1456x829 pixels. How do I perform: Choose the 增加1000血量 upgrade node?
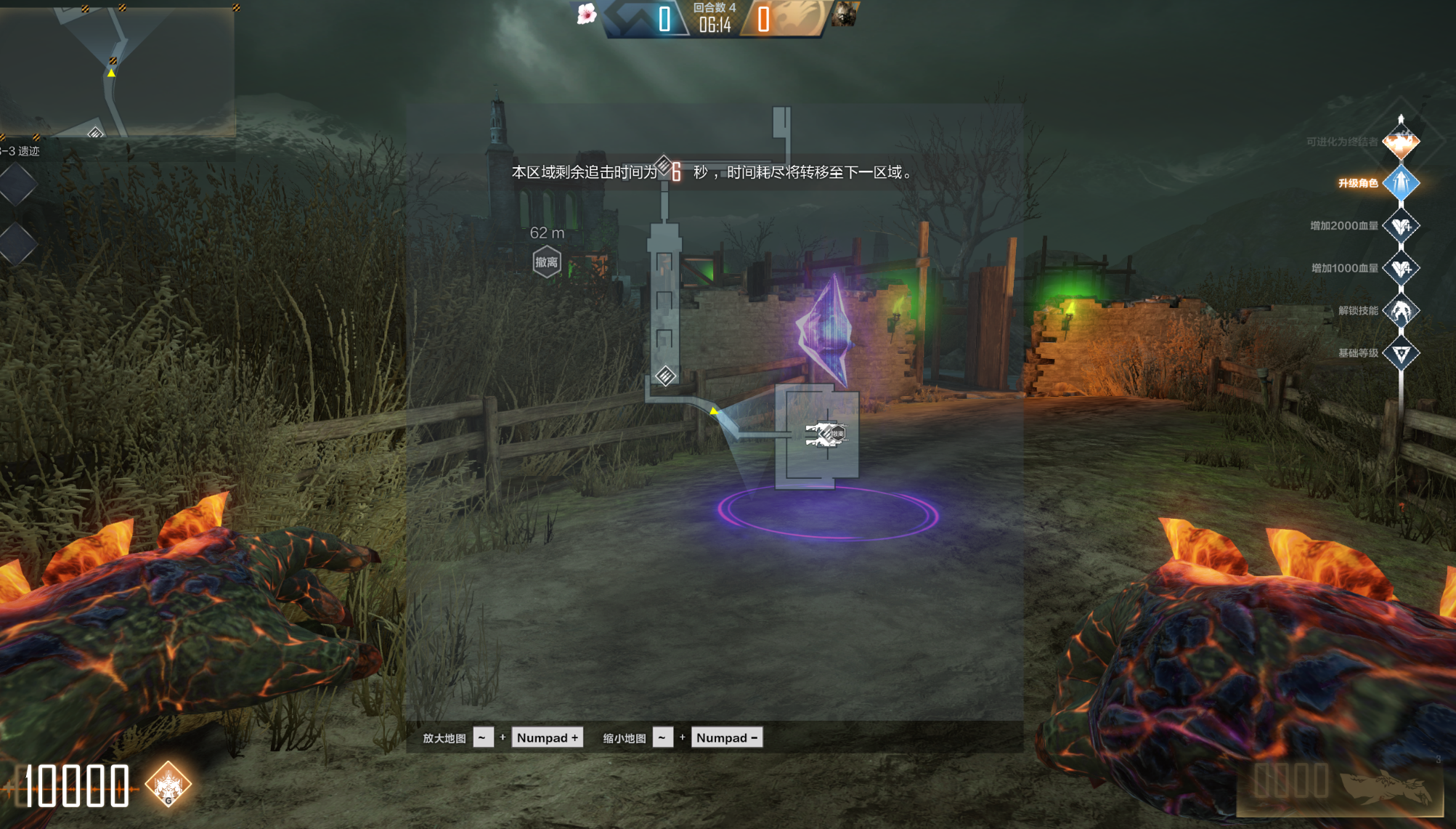click(x=1401, y=268)
